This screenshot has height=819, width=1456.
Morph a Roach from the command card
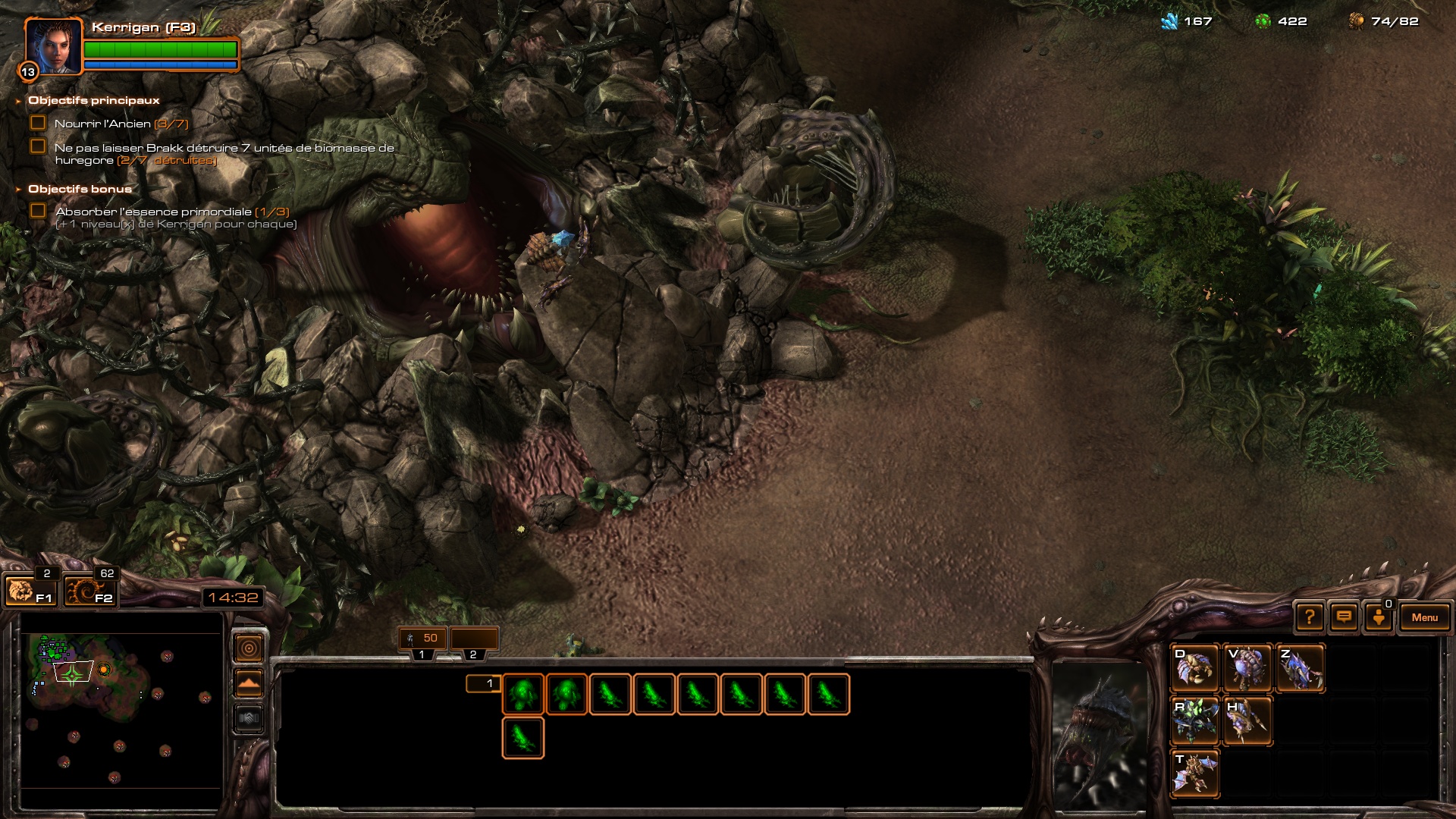[1195, 720]
